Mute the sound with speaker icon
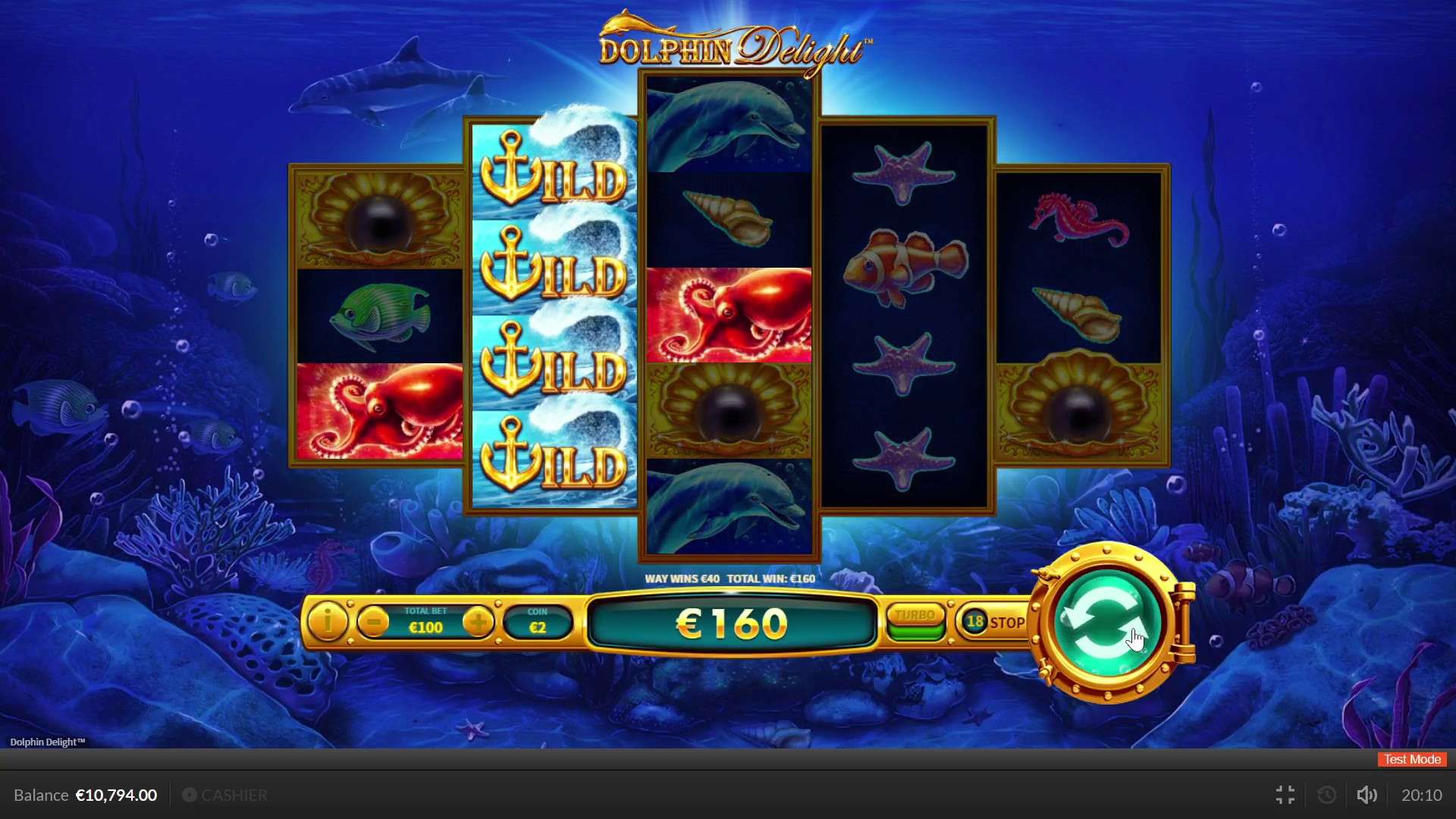Image resolution: width=1456 pixels, height=819 pixels. pyautogui.click(x=1367, y=795)
